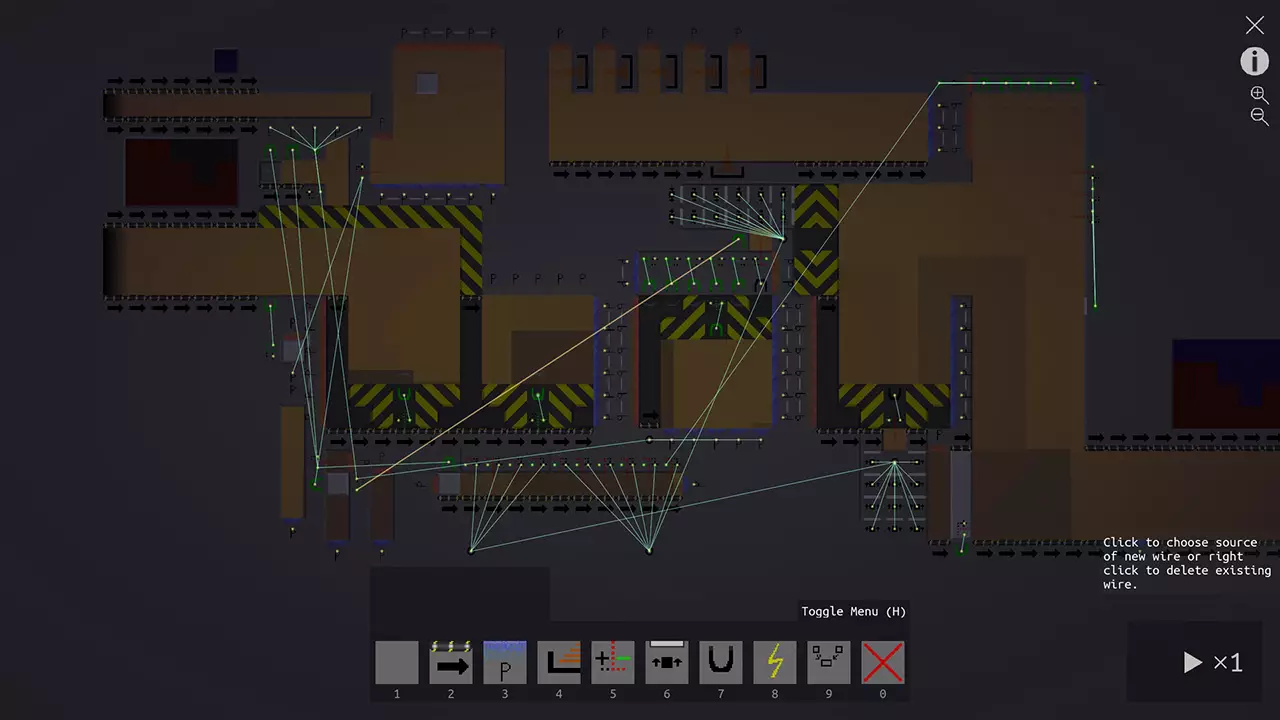Select the pump tool marked P
1280x720 pixels.
504,661
